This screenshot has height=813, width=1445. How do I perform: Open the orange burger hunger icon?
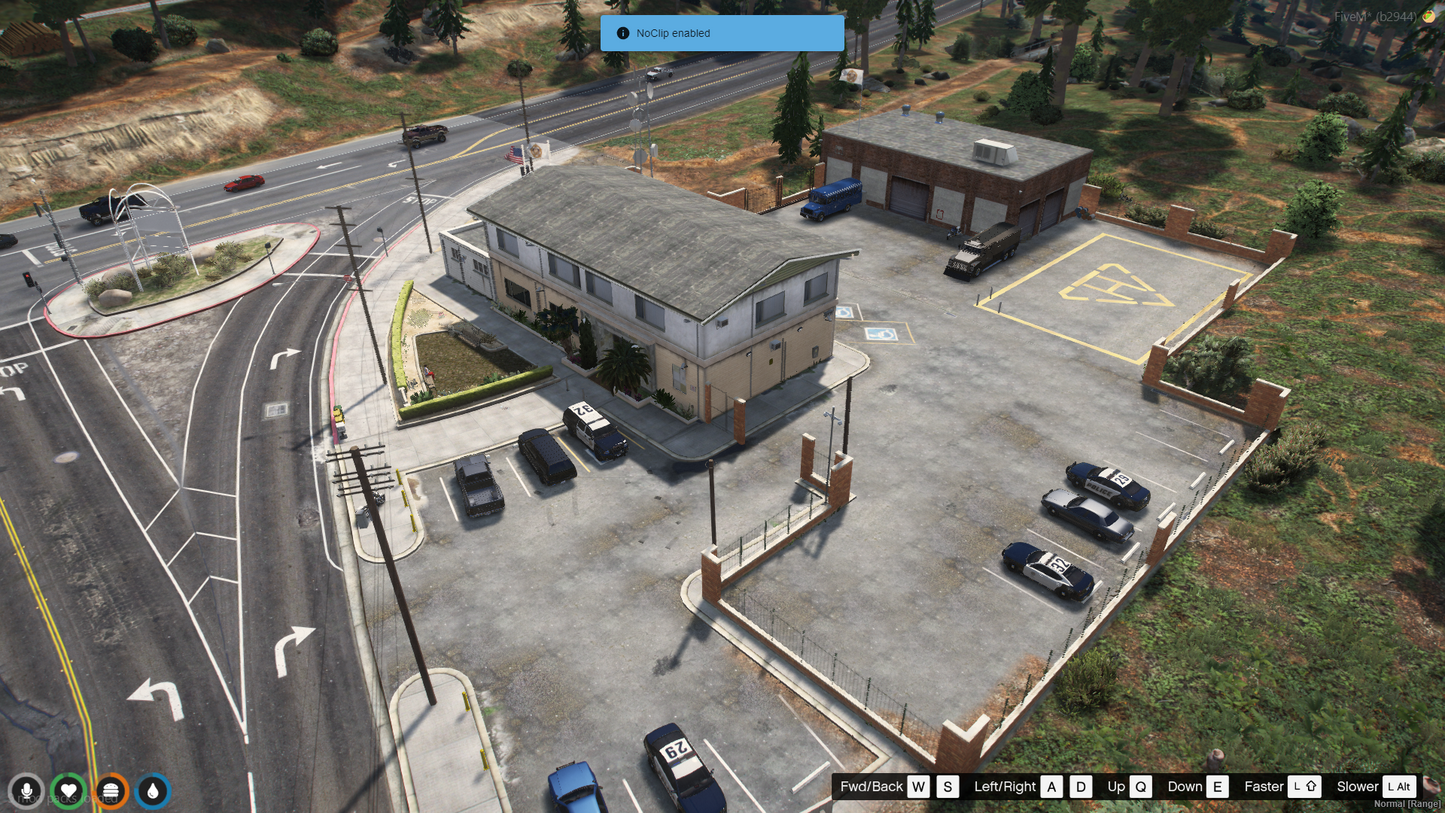pyautogui.click(x=111, y=791)
